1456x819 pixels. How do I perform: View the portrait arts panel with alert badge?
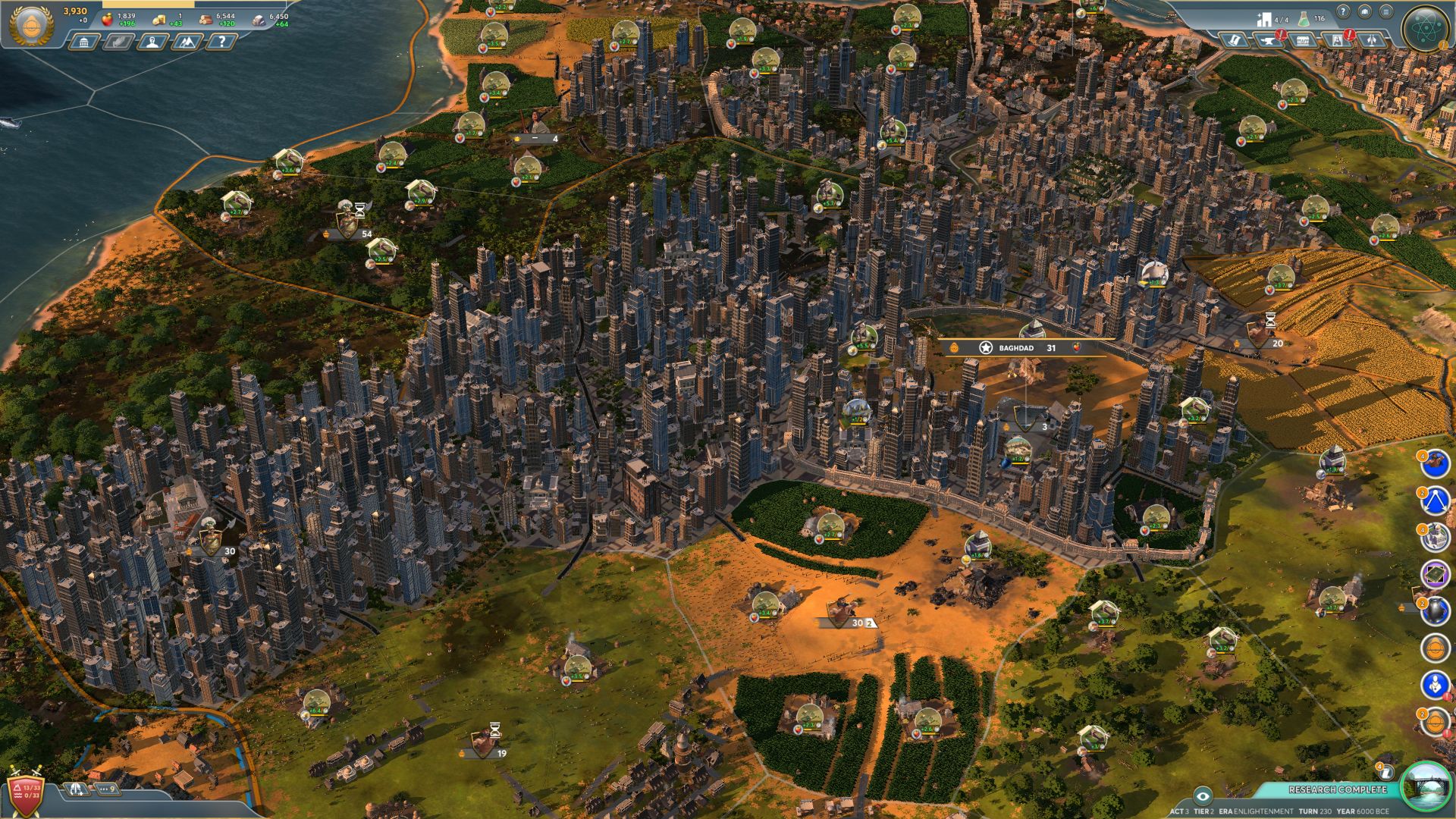pyautogui.click(x=1338, y=40)
